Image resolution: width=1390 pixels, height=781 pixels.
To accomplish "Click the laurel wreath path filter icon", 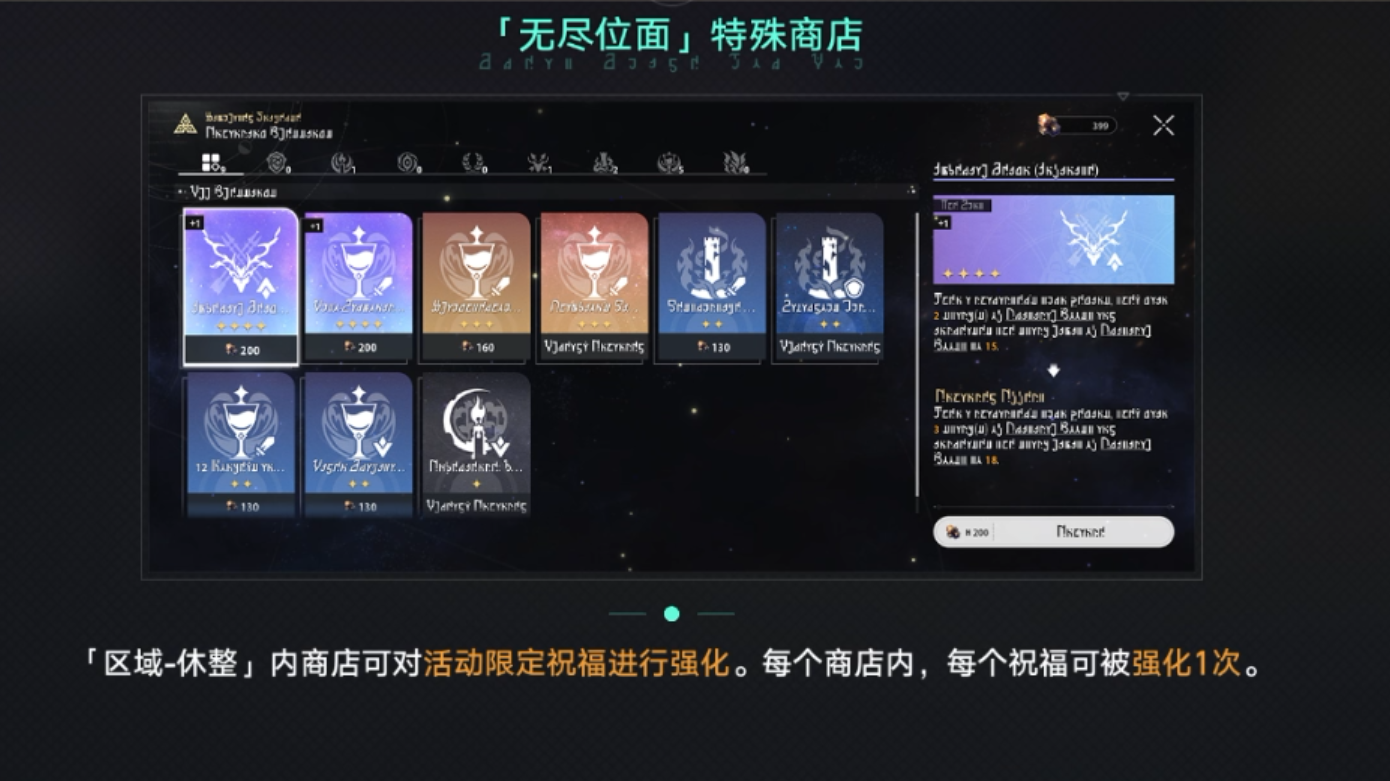I will tap(474, 161).
